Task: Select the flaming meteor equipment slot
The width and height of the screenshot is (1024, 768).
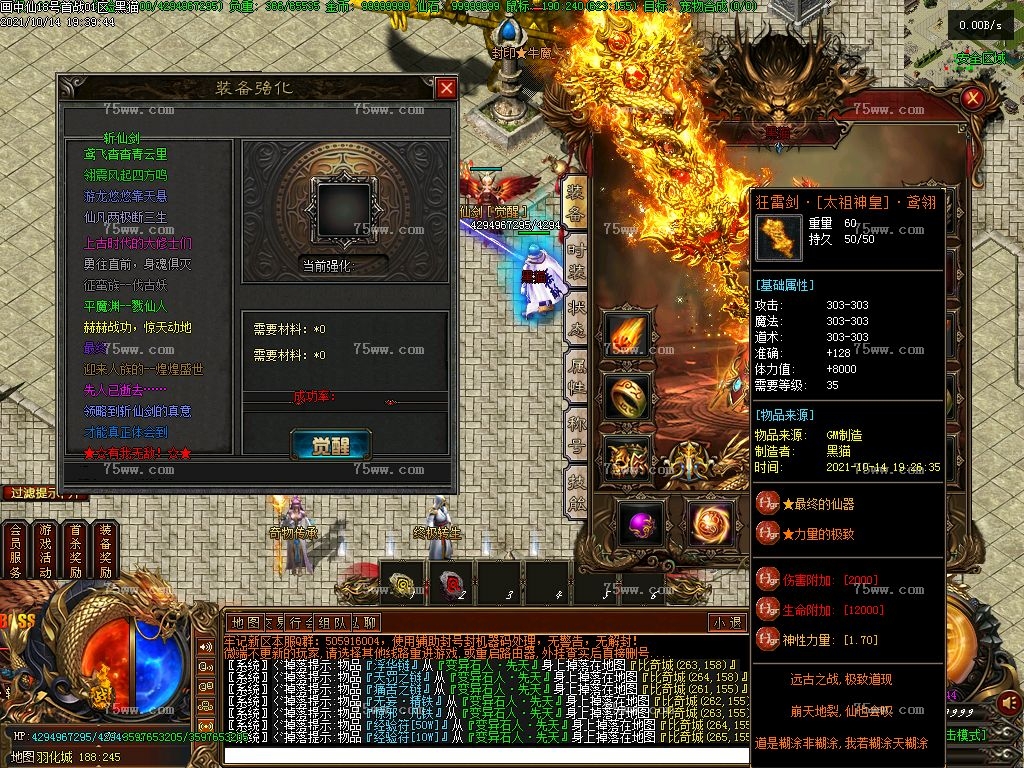Action: (627, 334)
